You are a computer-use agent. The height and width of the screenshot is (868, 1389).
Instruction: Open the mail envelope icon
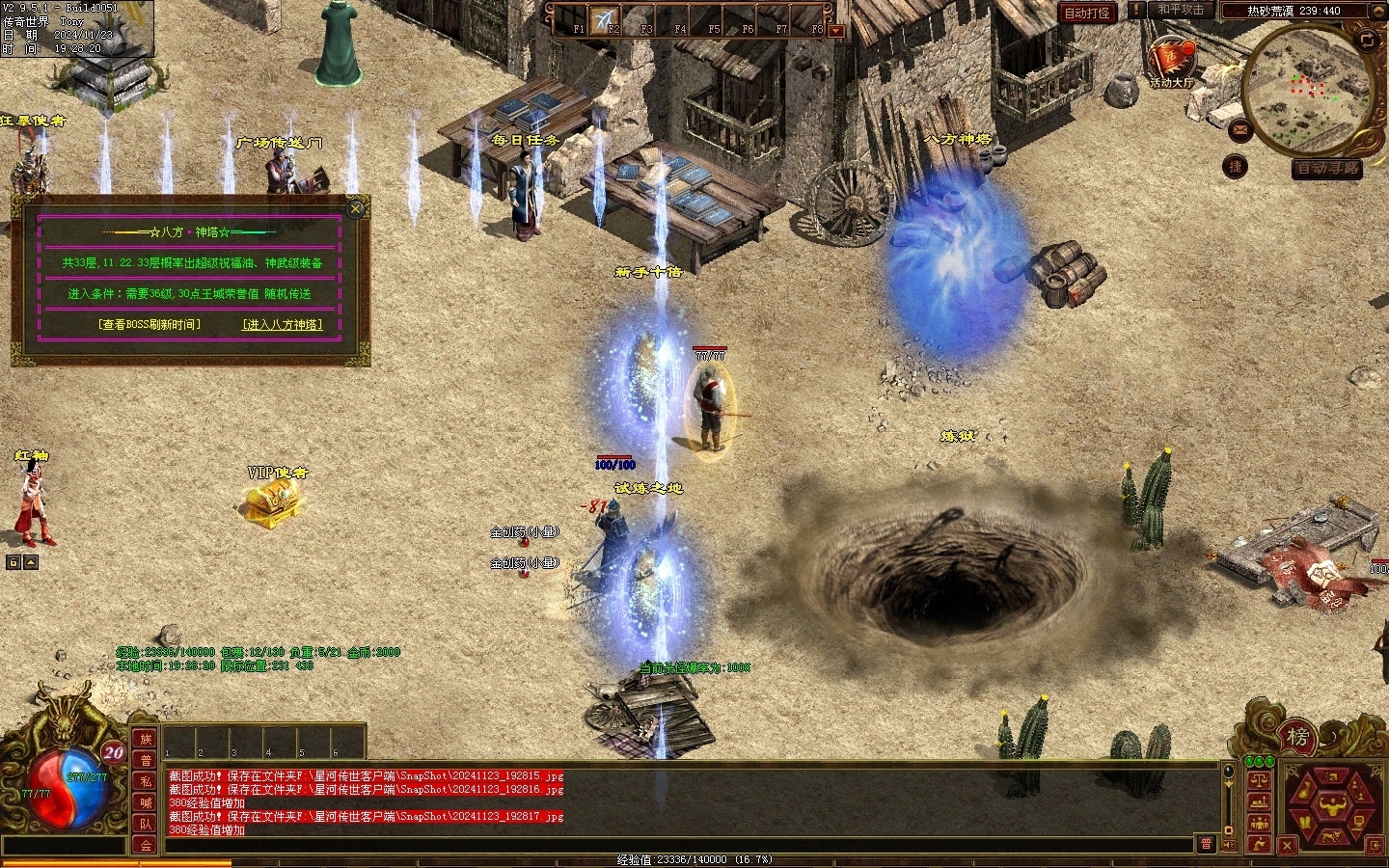click(x=1240, y=127)
